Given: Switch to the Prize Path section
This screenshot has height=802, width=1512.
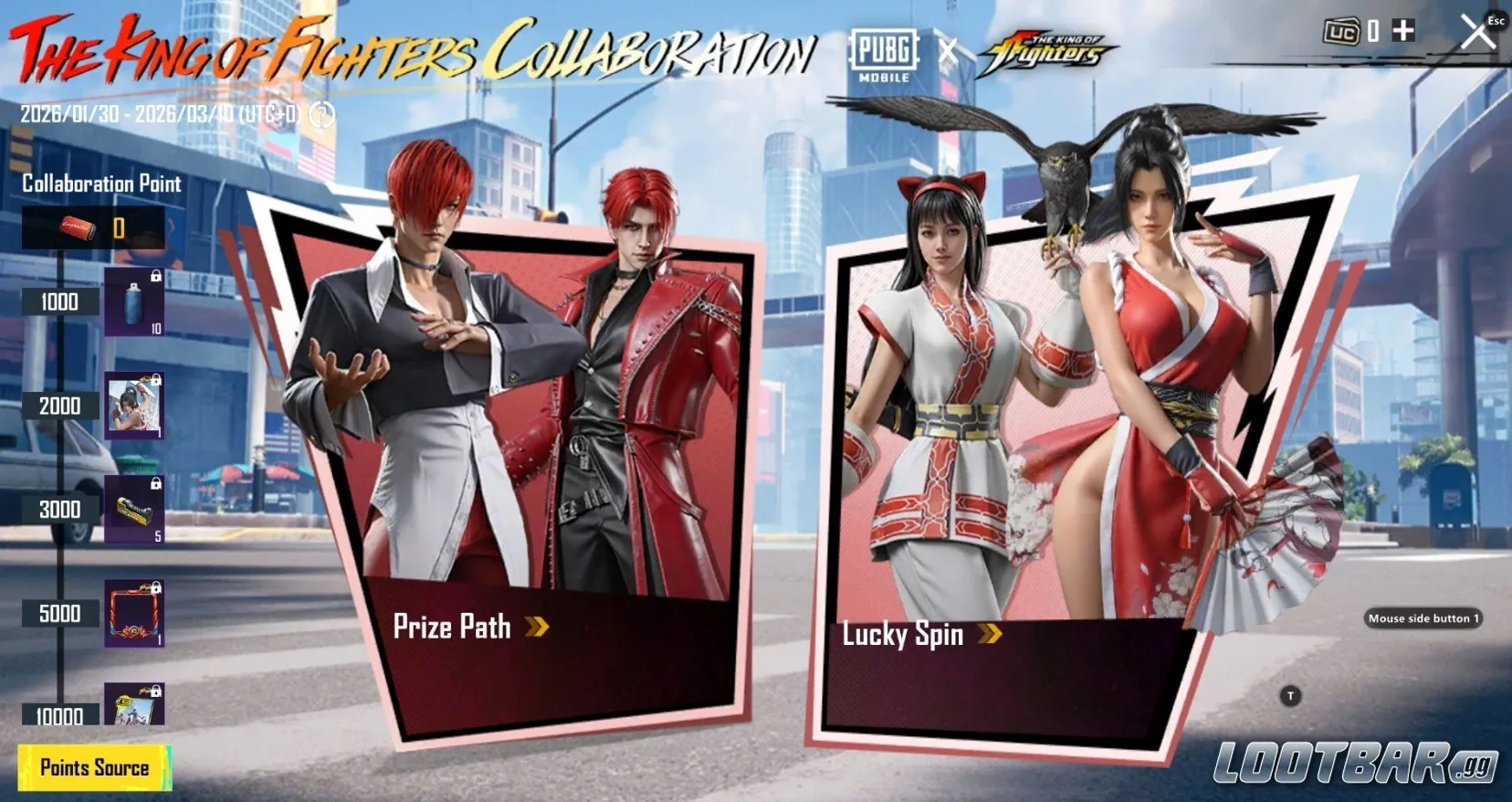Looking at the screenshot, I should (451, 628).
